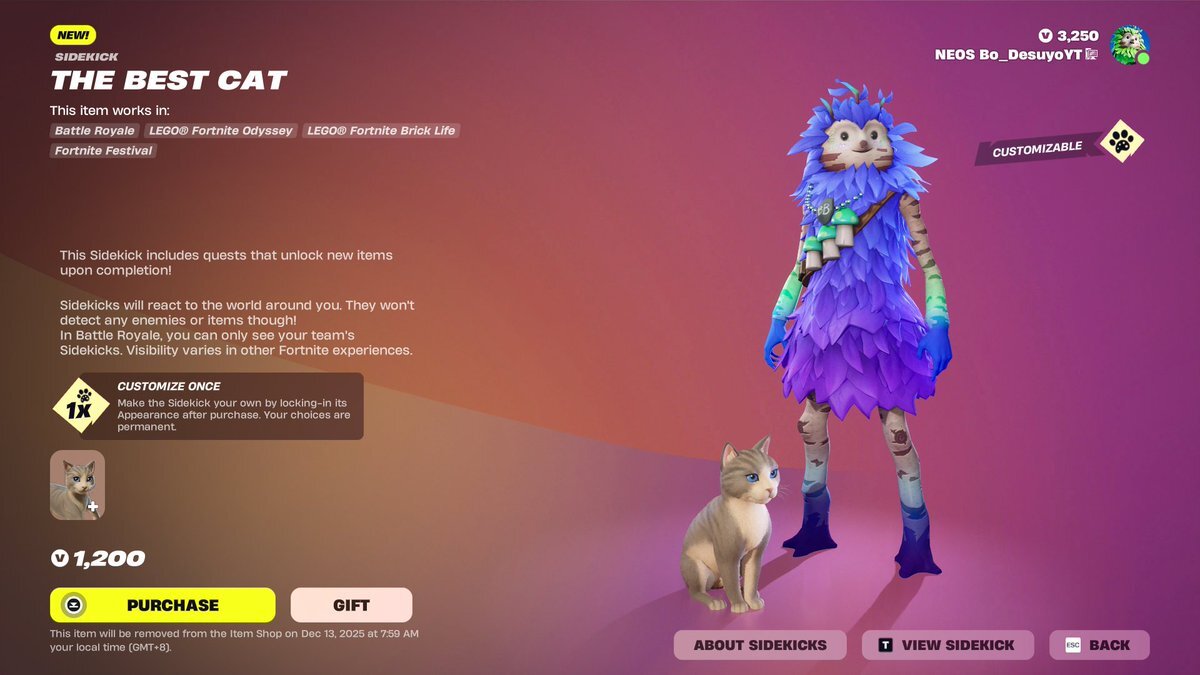1200x675 pixels.
Task: Select the LEGO Fortnite Odyssey tag
Action: pyautogui.click(x=221, y=131)
